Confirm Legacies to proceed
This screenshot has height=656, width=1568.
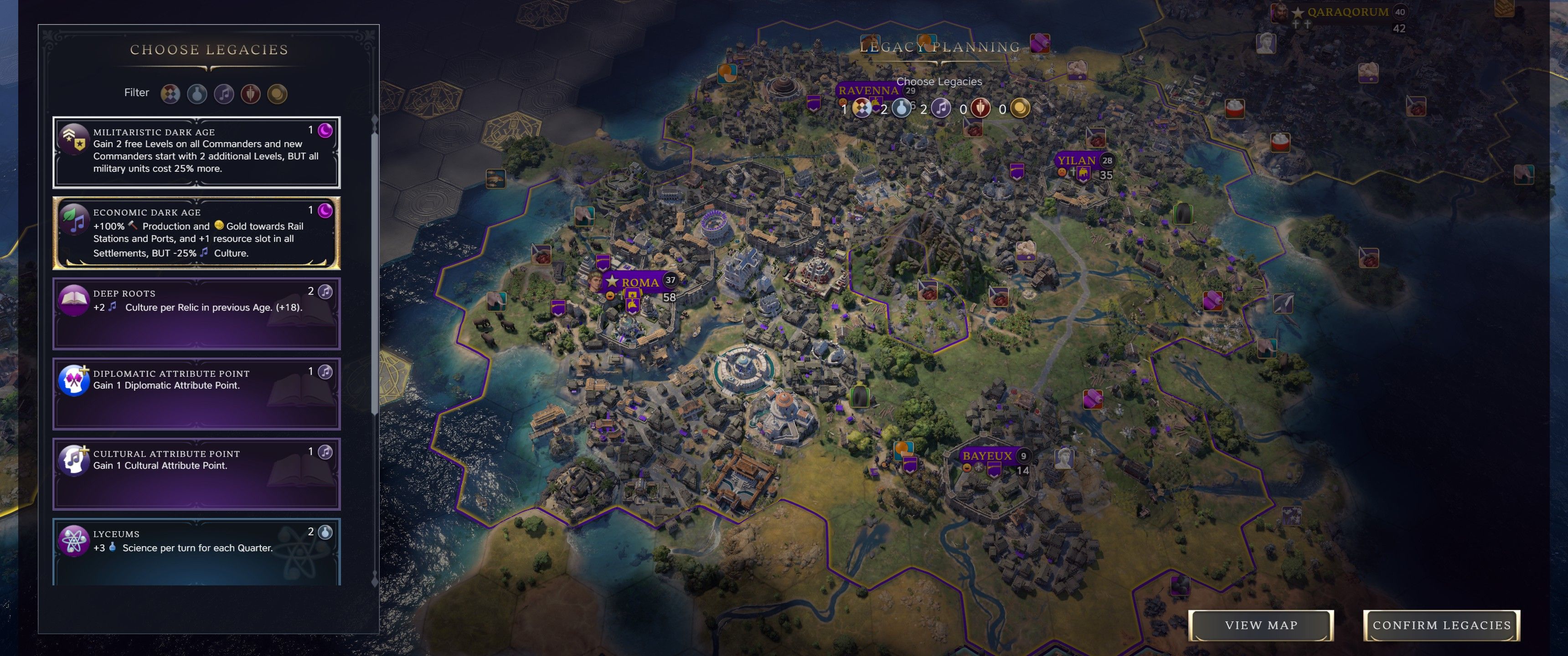(1441, 625)
